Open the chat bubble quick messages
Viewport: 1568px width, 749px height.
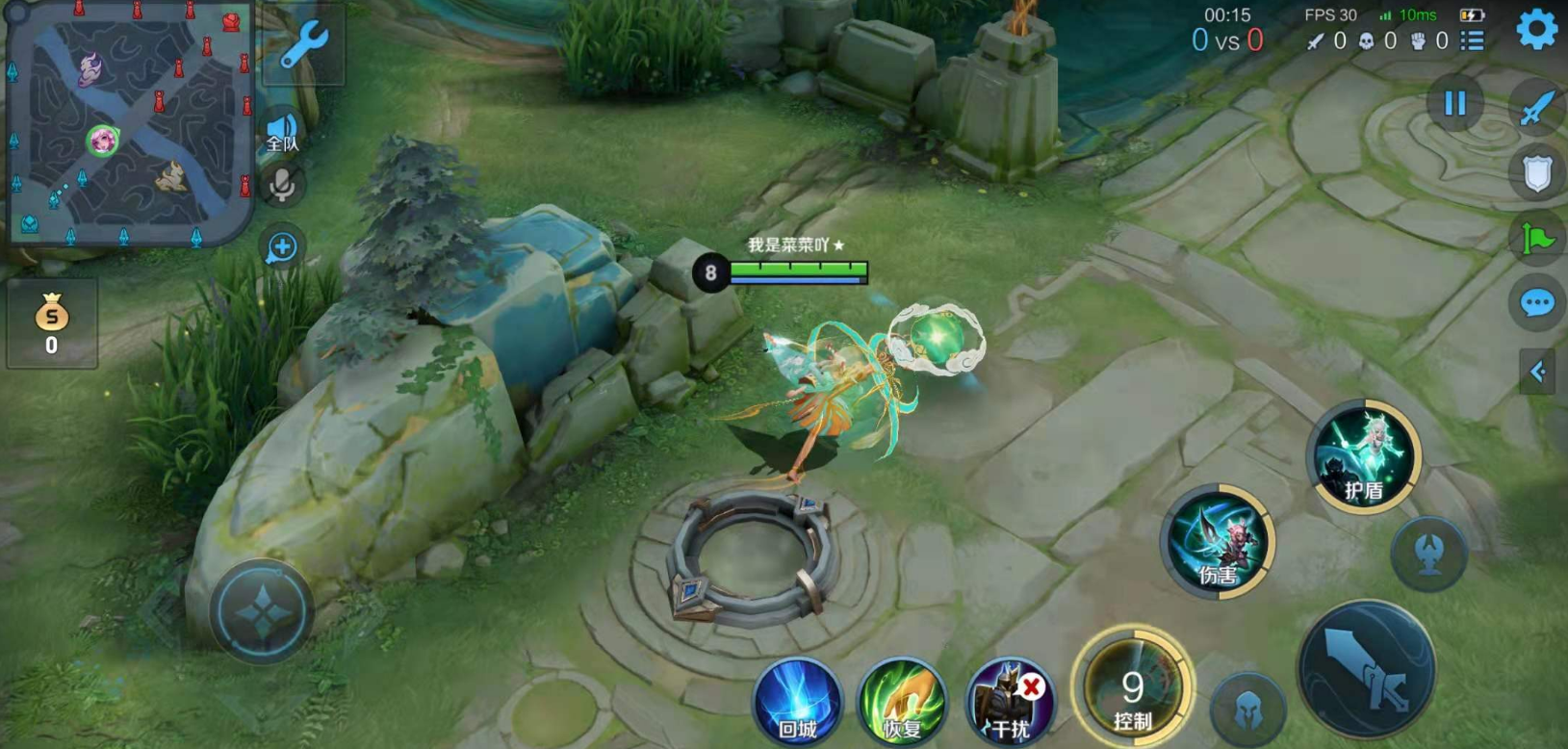pos(1536,304)
